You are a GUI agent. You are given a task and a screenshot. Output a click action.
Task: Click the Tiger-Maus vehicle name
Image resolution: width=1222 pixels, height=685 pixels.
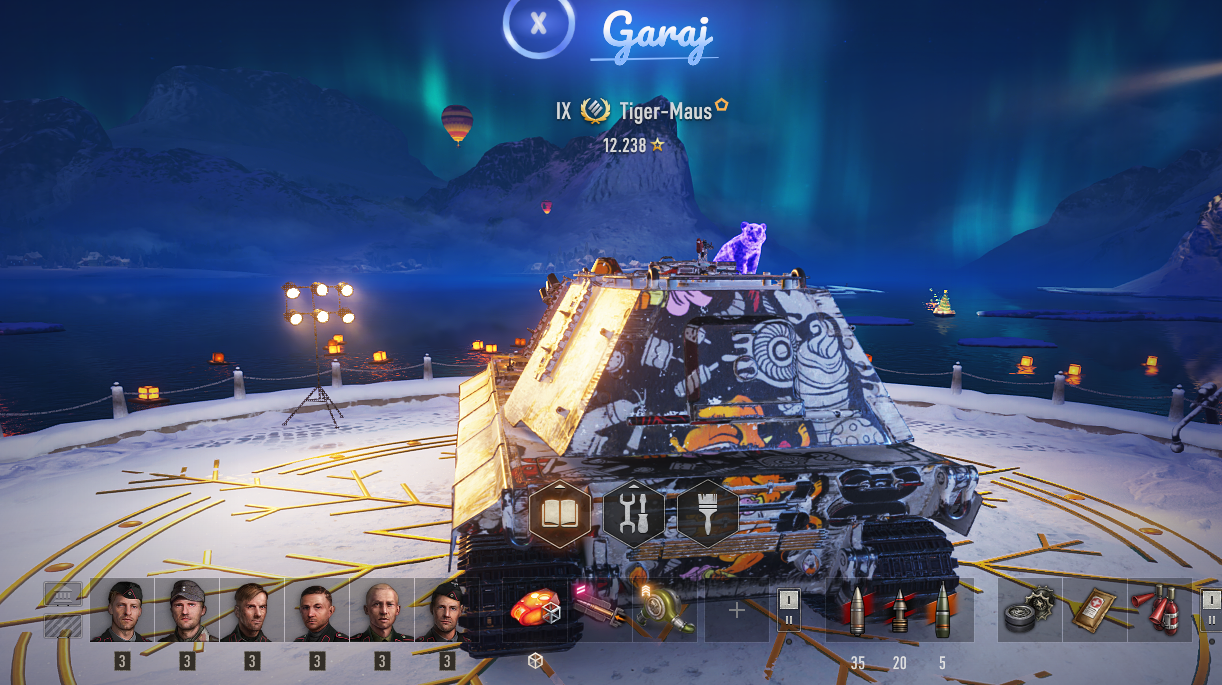[x=665, y=111]
